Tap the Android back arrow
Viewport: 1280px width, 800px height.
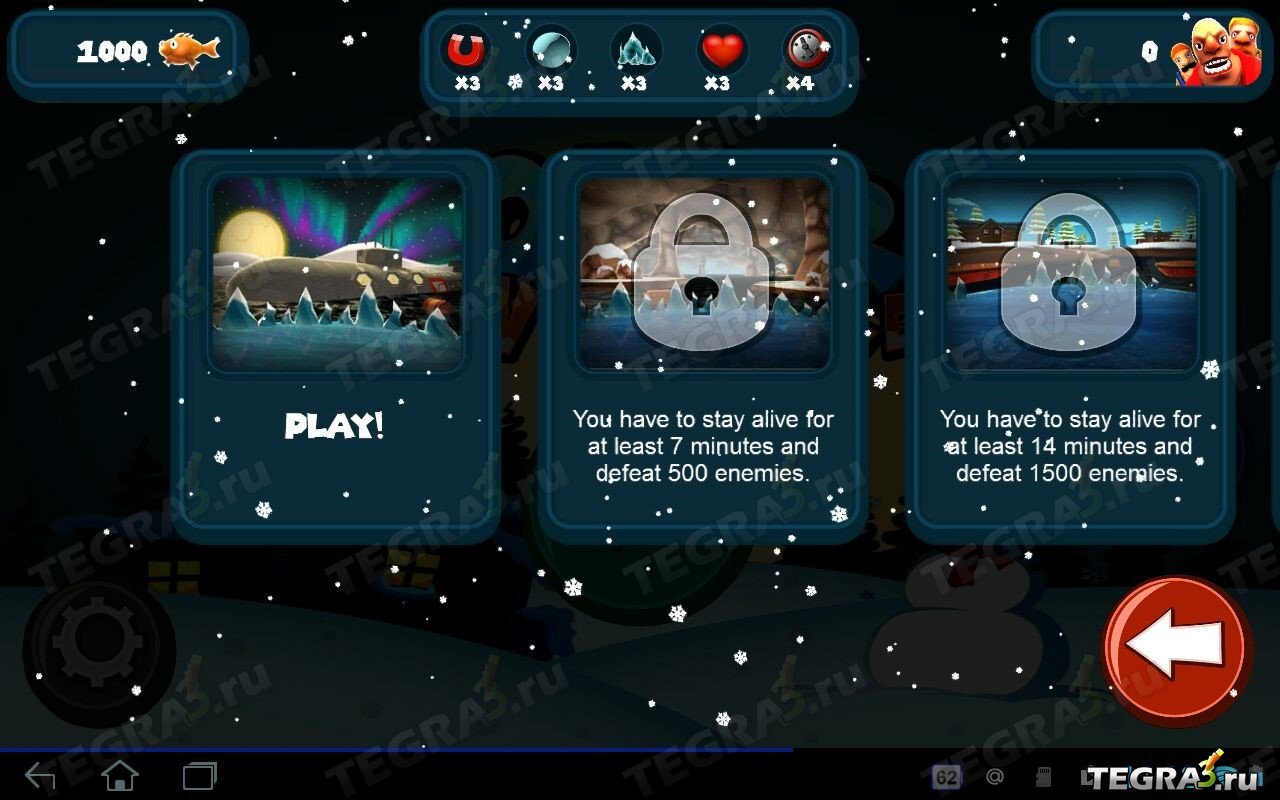click(x=40, y=775)
